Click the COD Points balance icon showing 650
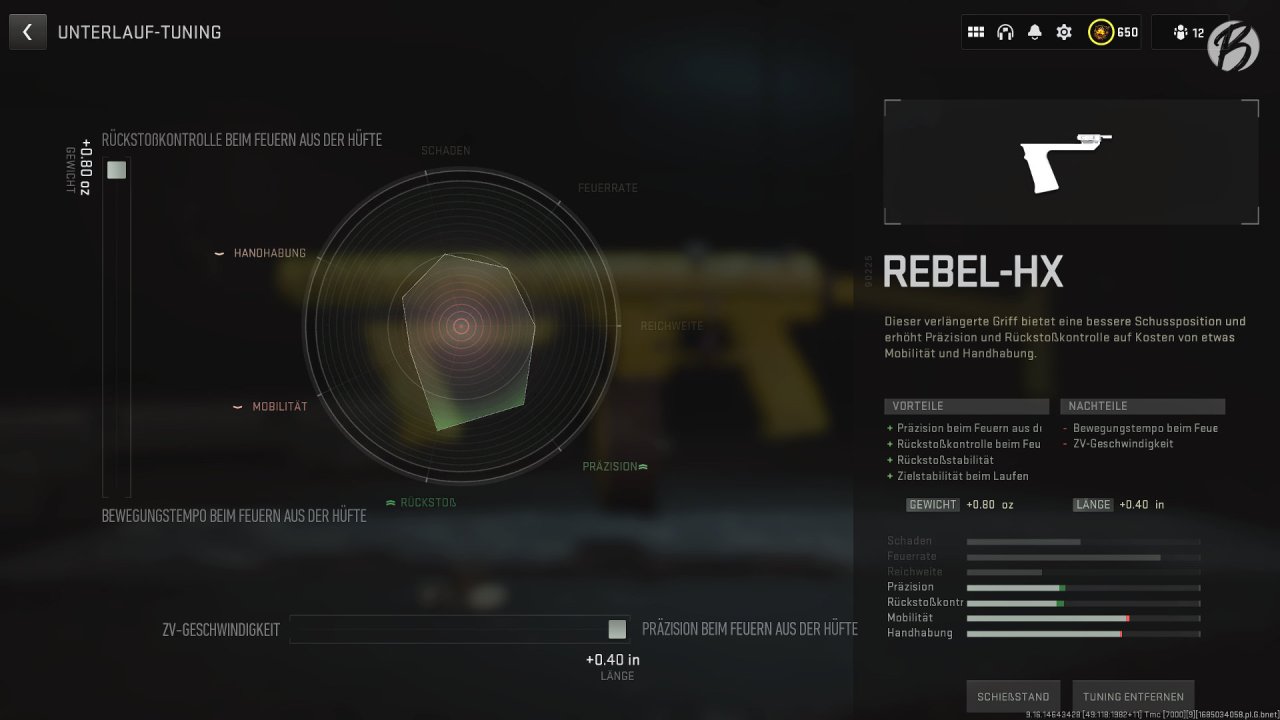1280x720 pixels. tap(1100, 31)
